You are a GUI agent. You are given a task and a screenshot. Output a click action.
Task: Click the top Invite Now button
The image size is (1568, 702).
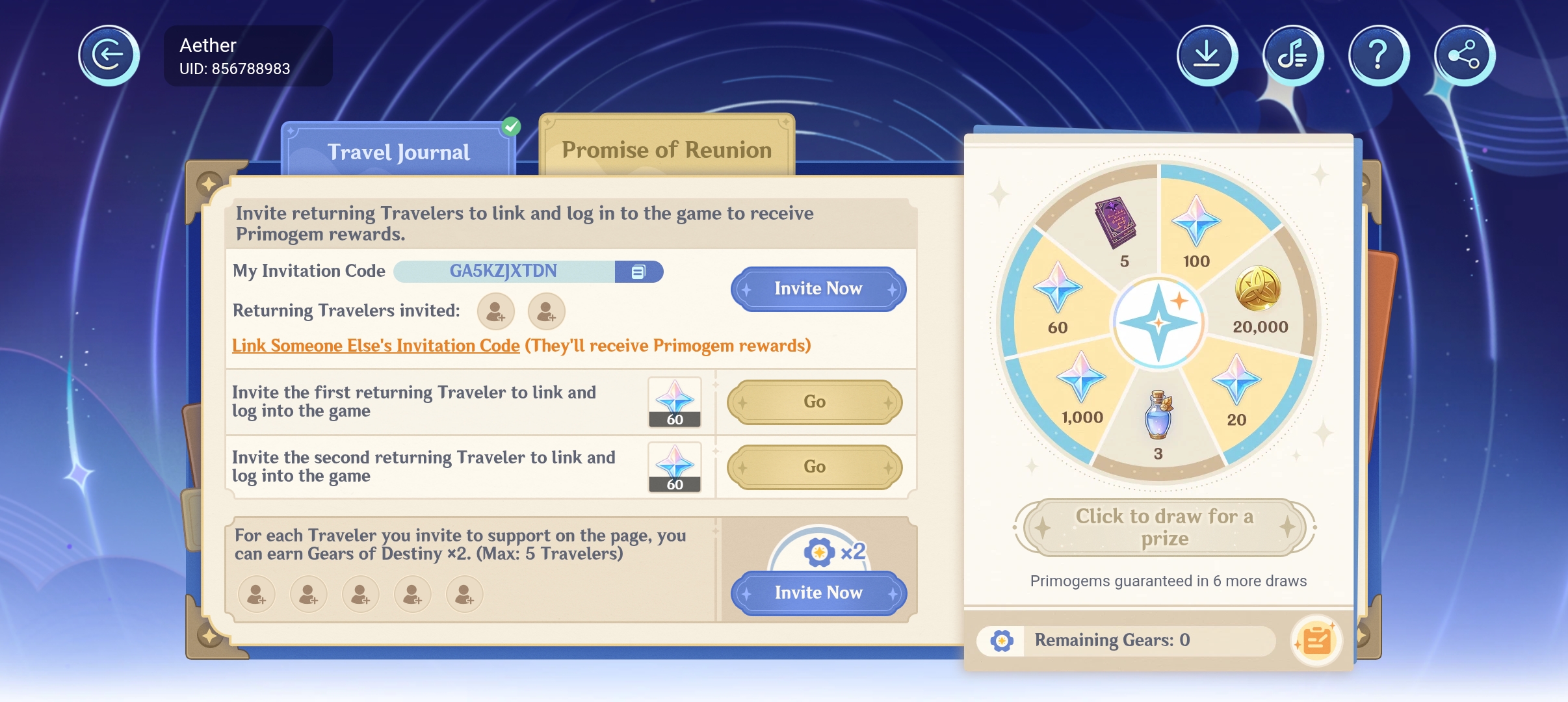817,289
